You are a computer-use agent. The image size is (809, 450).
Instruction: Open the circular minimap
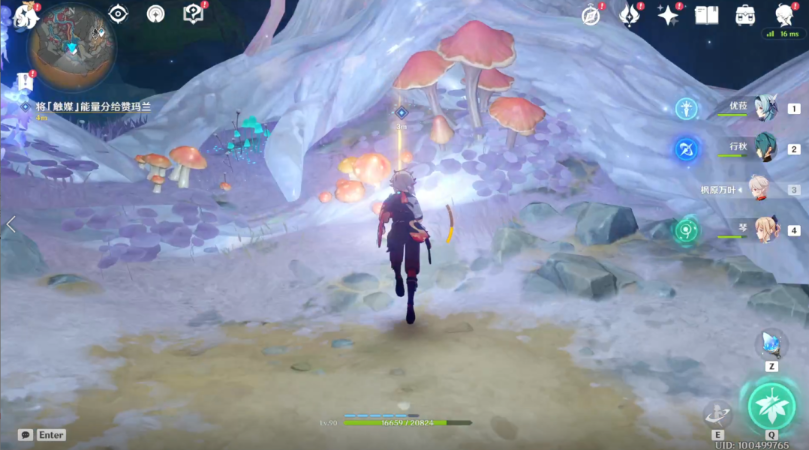pos(71,45)
